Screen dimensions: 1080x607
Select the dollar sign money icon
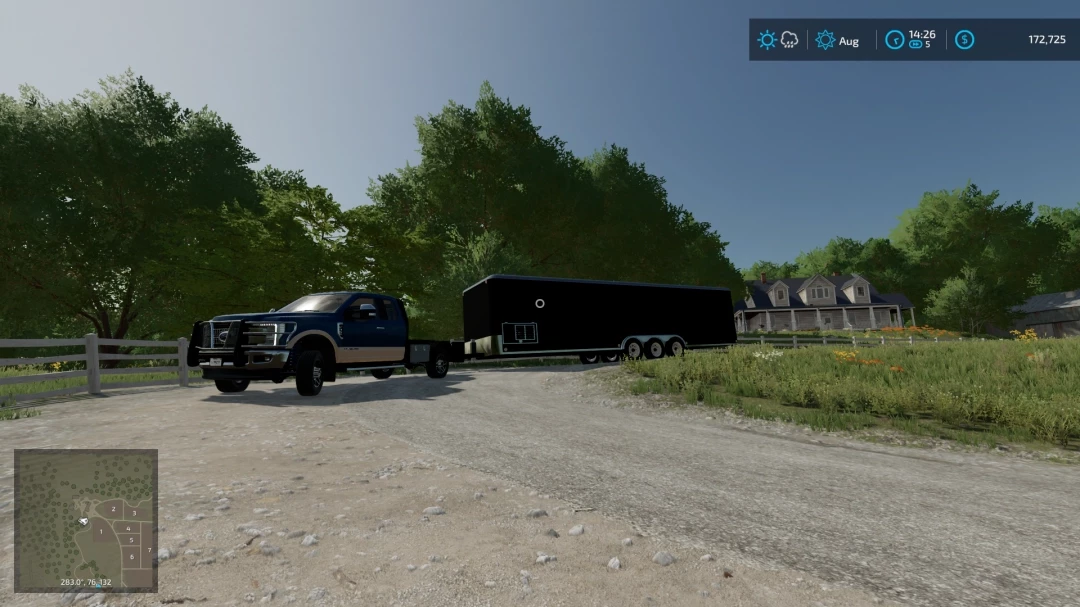[x=964, y=40]
